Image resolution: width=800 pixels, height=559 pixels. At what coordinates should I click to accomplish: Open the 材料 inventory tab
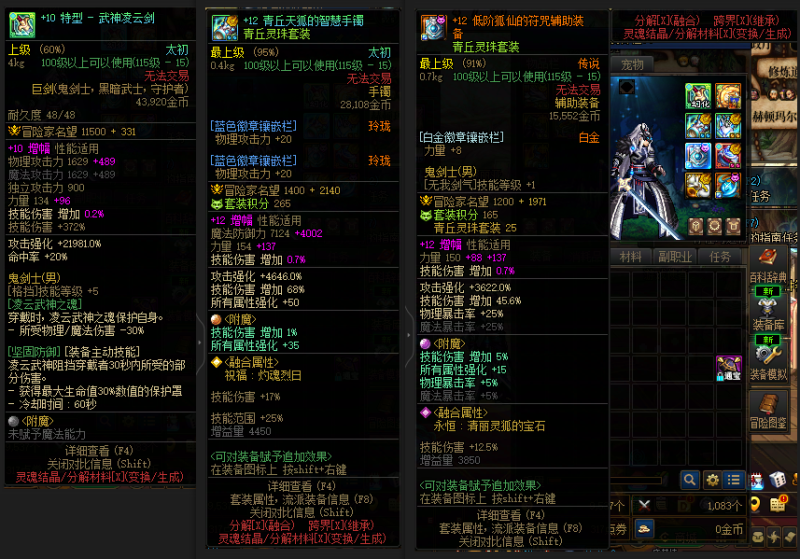click(631, 257)
